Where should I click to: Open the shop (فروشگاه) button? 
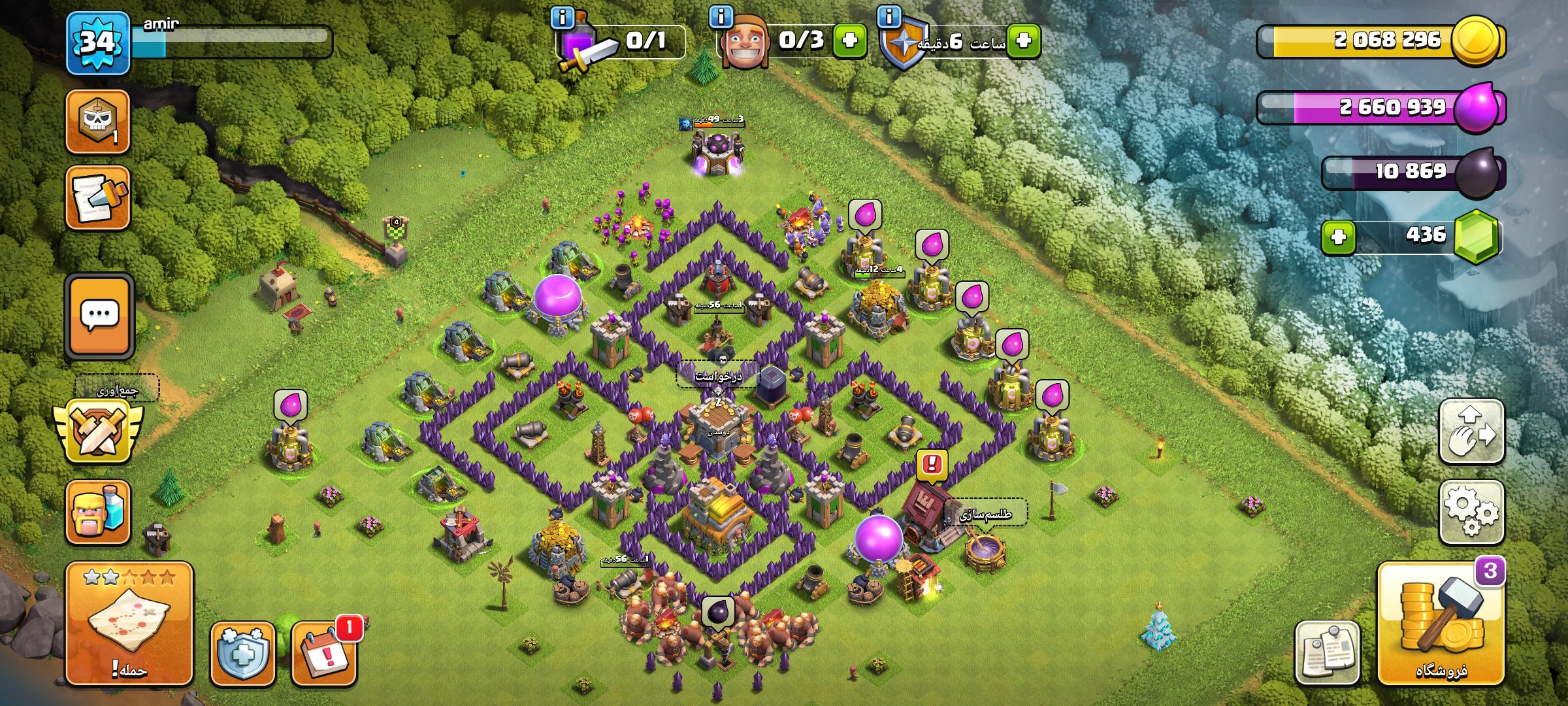coord(1441,624)
